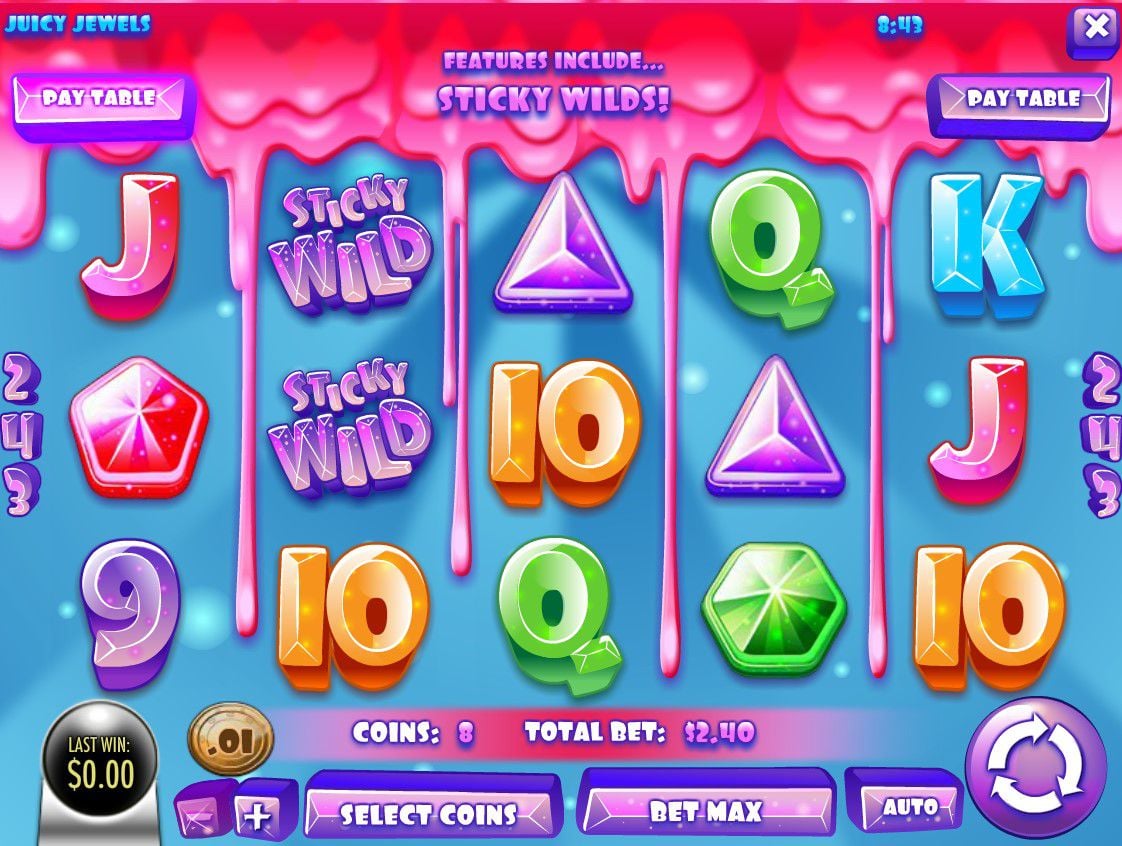Click the Bet Max button
The height and width of the screenshot is (846, 1122).
tap(705, 810)
